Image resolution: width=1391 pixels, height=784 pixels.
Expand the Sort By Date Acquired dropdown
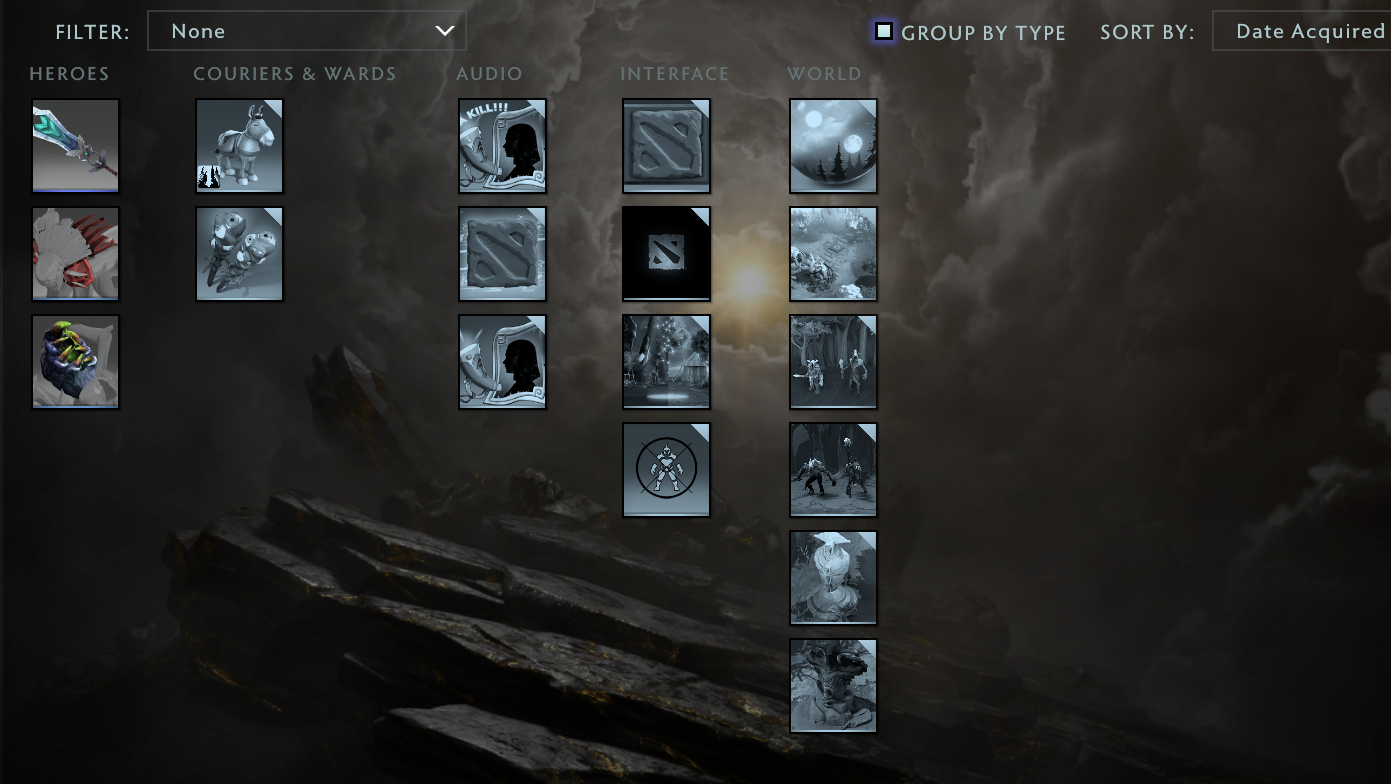point(1310,30)
